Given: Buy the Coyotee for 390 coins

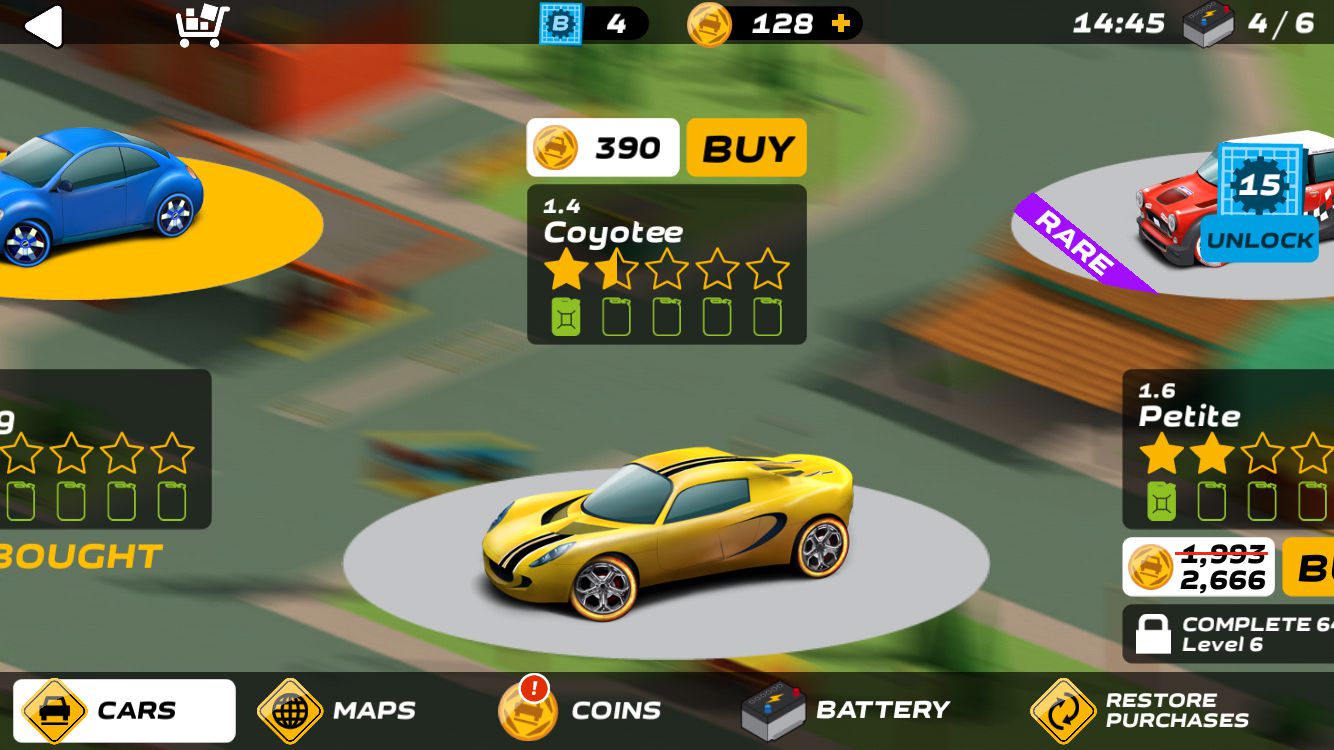Looking at the screenshot, I should 746,148.
